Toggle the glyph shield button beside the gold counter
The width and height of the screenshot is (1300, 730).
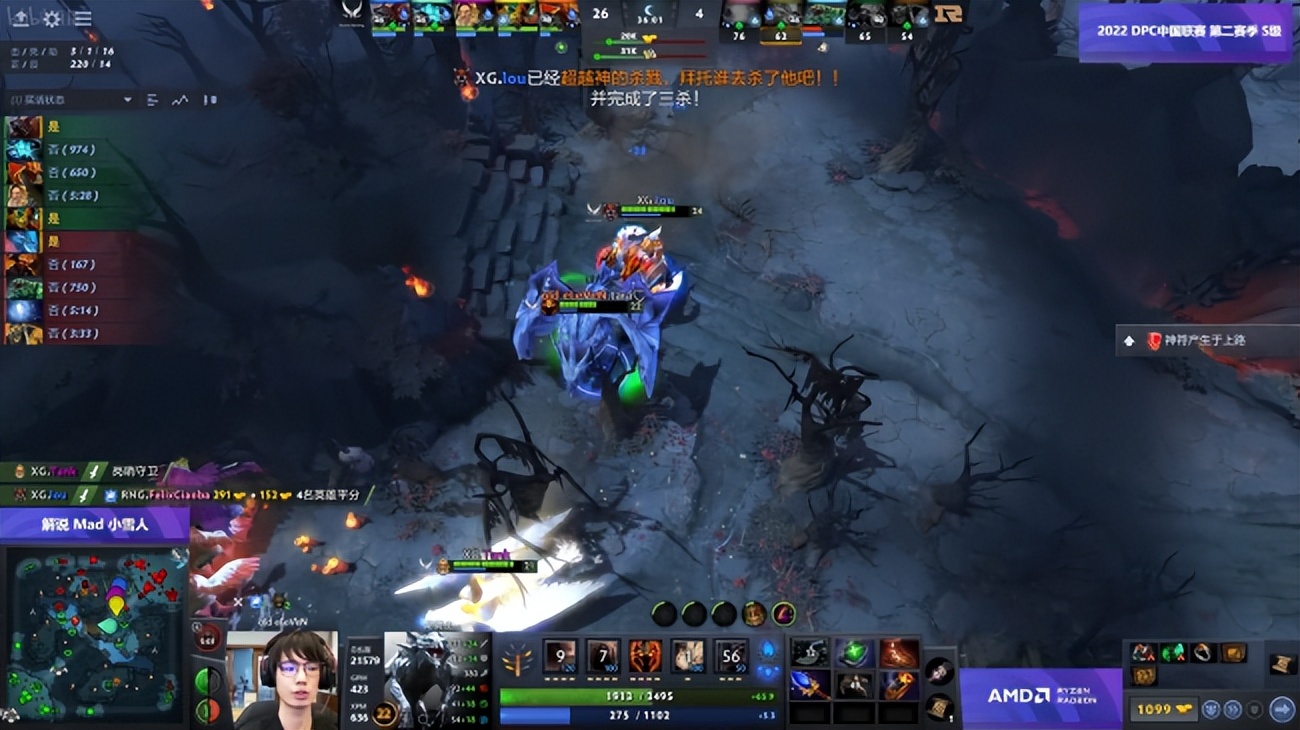pyautogui.click(x=1255, y=709)
